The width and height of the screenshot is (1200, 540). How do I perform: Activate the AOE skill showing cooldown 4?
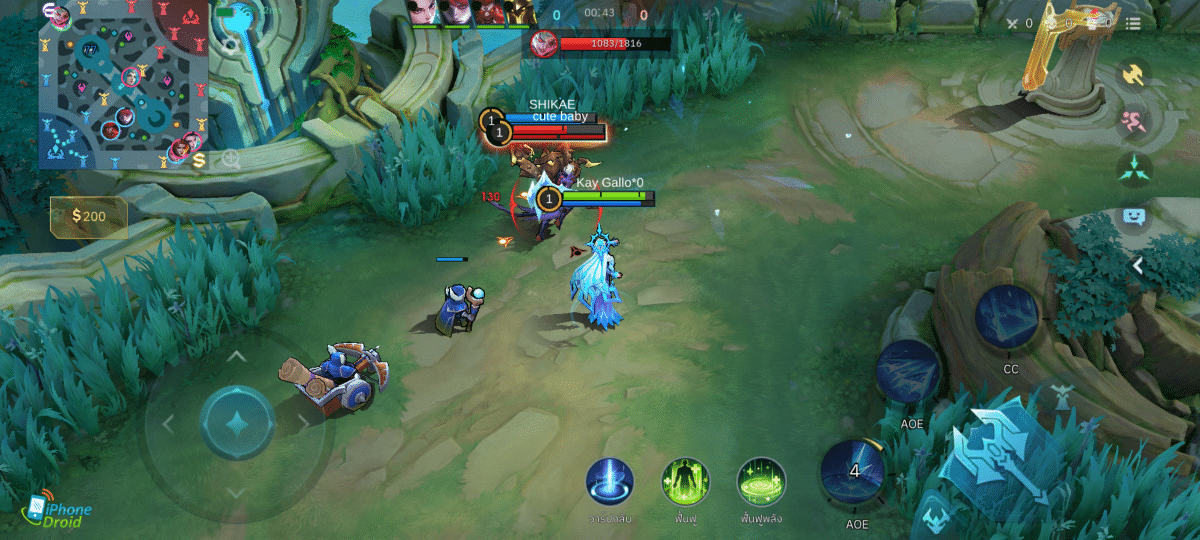854,471
